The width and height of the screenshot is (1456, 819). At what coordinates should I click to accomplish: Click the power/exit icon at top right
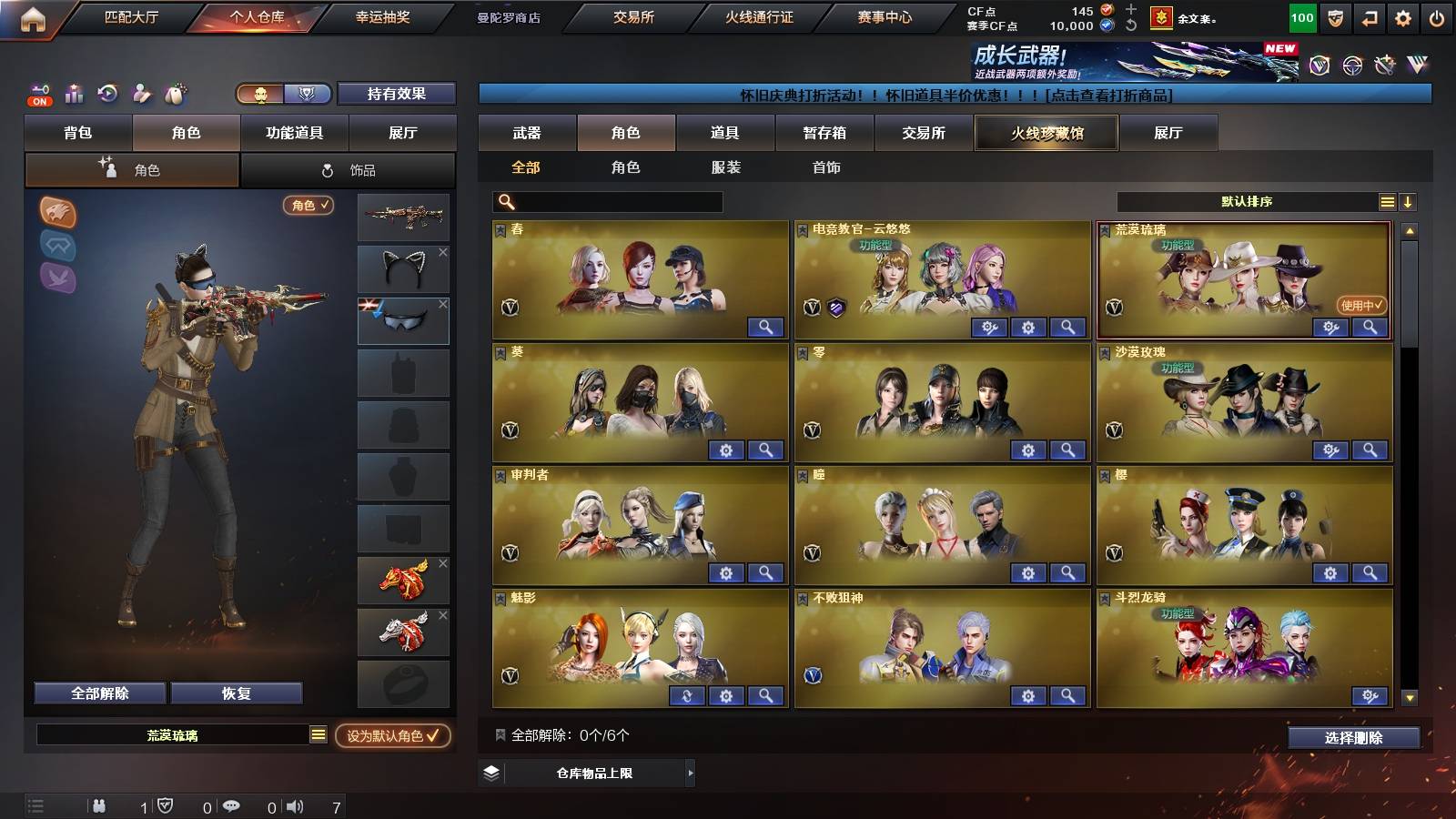pos(1438,15)
